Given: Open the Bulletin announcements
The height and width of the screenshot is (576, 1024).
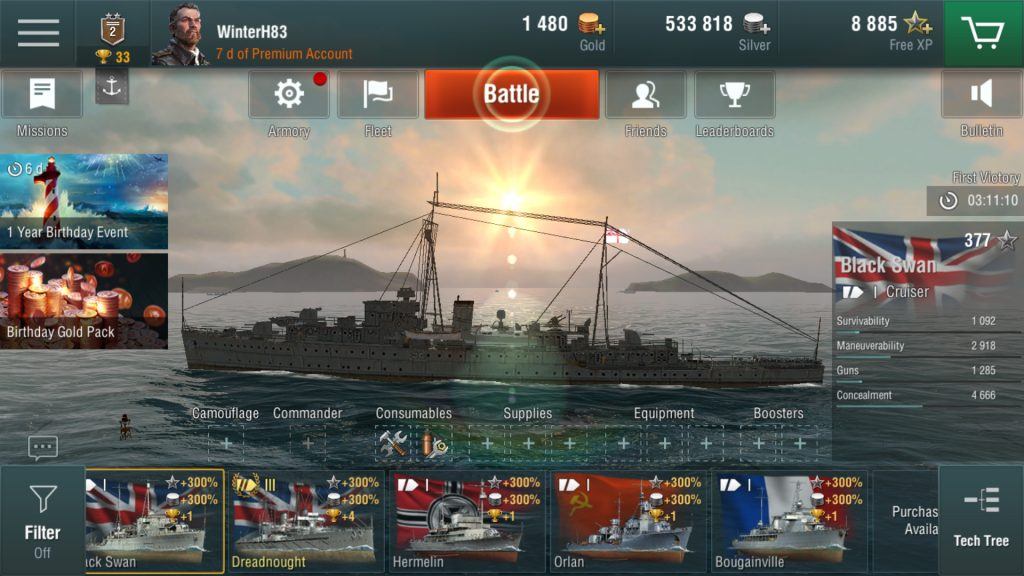Looking at the screenshot, I should pos(981,95).
